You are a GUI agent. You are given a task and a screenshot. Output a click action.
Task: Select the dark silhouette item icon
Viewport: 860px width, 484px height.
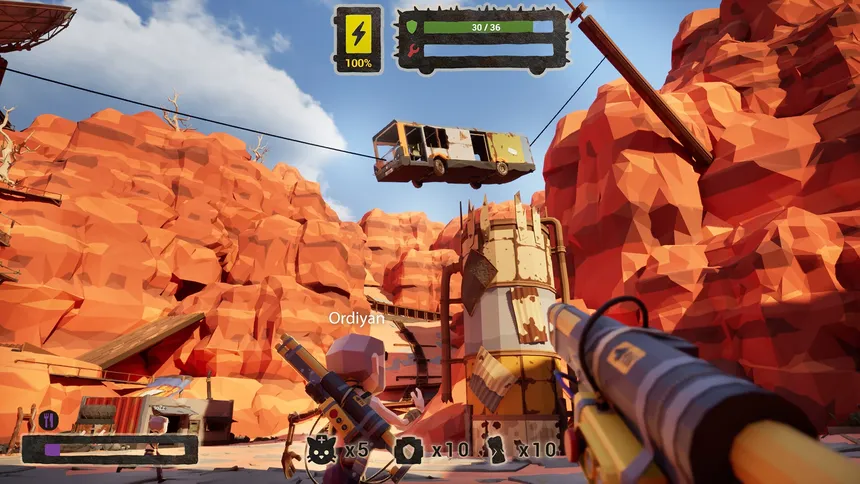tap(494, 448)
